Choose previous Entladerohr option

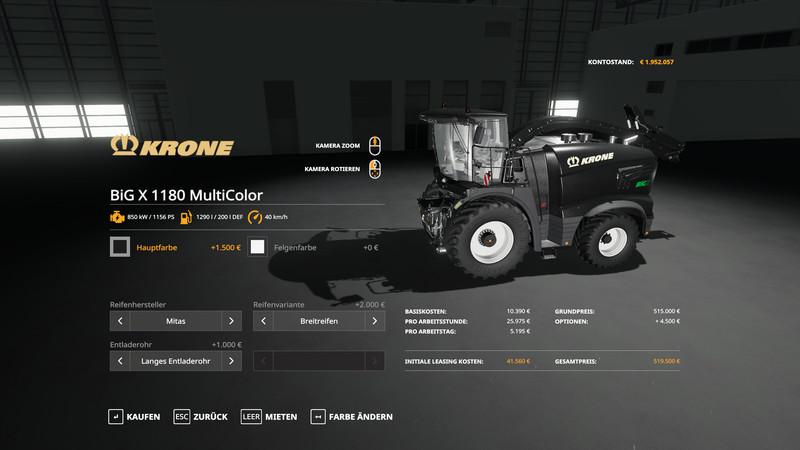point(120,360)
